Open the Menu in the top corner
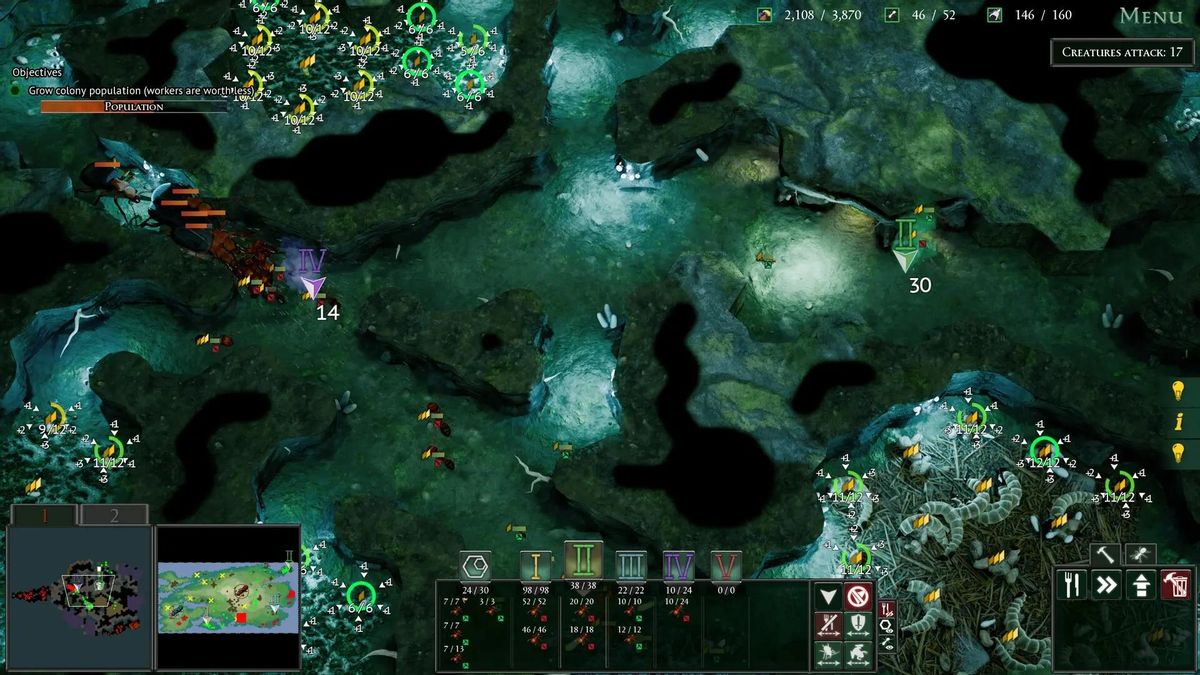 1151,16
